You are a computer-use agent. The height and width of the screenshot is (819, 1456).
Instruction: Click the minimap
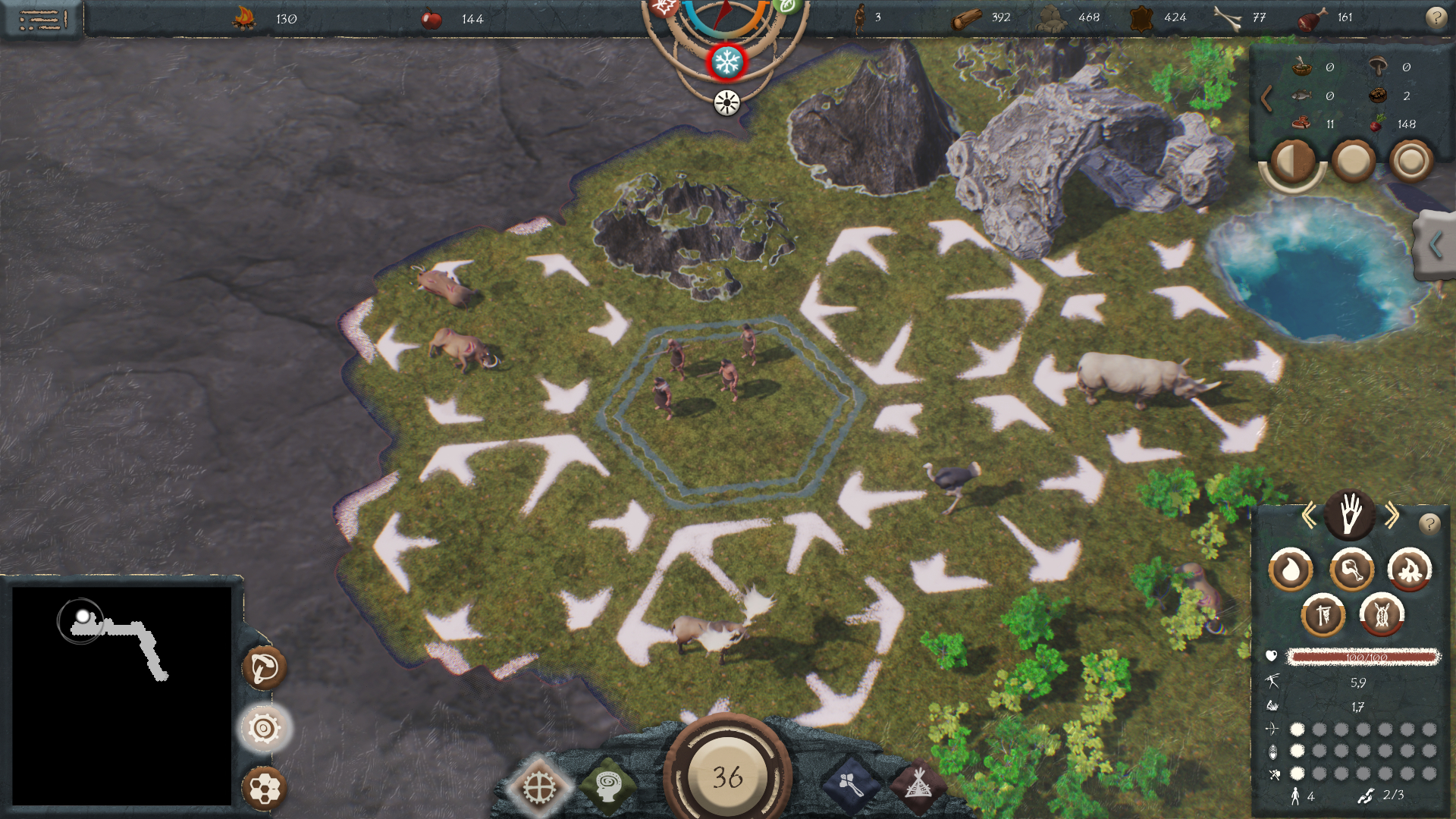tap(121, 695)
